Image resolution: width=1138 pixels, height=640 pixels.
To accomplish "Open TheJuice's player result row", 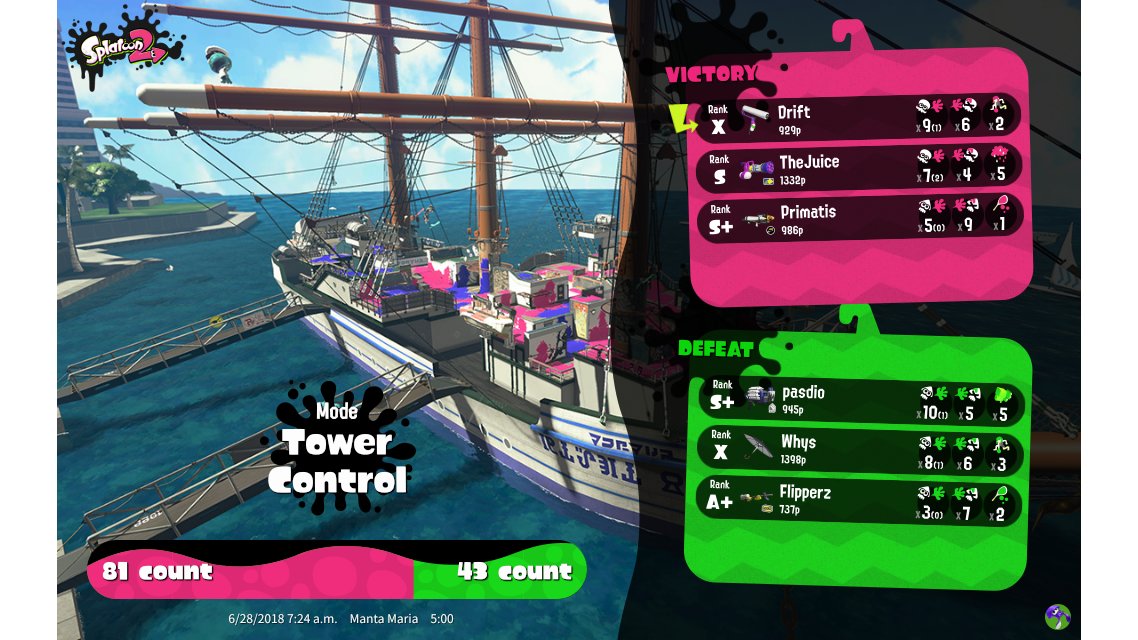I will 858,169.
